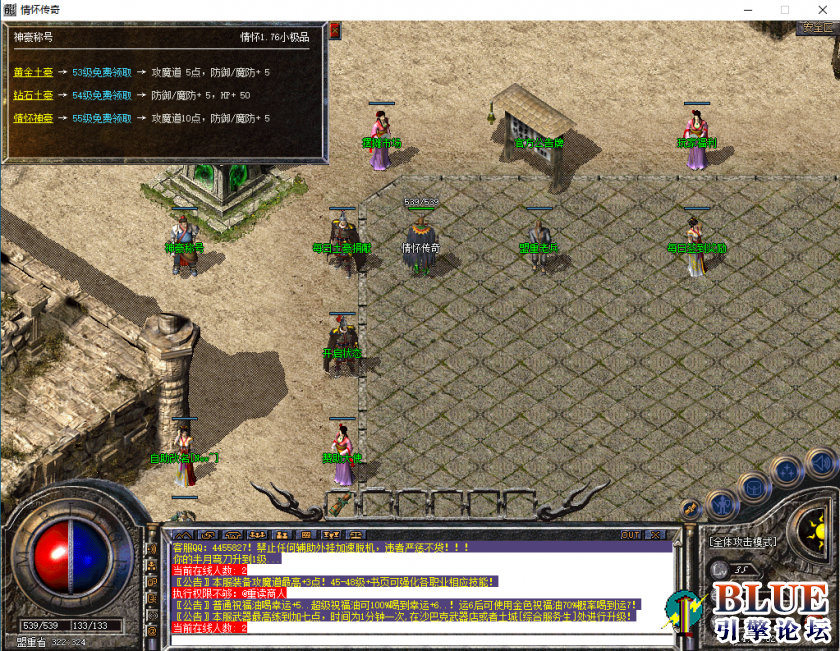Close the 神豪称号 dialog panel
This screenshot has height=651, width=840.
click(335, 31)
